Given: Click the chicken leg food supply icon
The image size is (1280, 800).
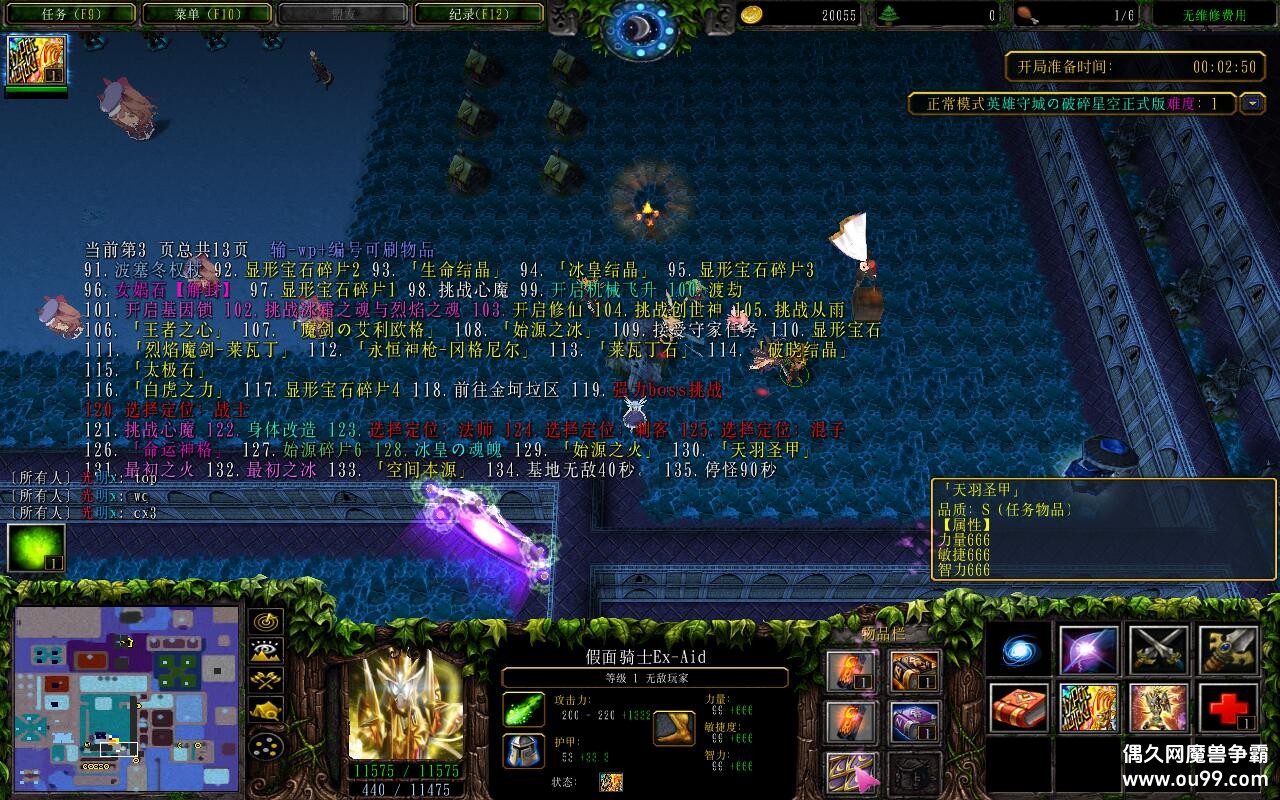Looking at the screenshot, I should click(1026, 13).
